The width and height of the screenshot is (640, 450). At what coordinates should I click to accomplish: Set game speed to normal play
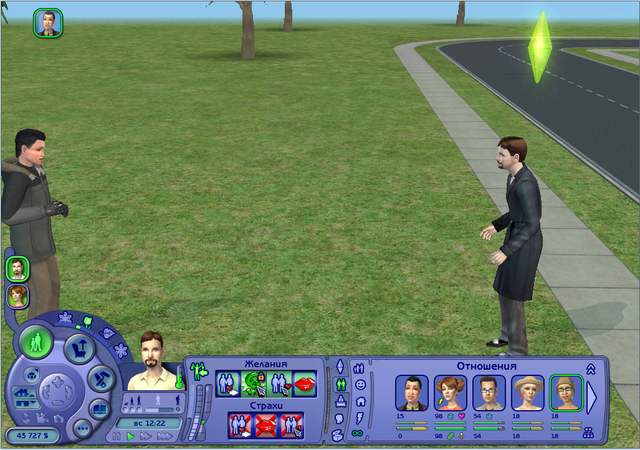tap(129, 436)
